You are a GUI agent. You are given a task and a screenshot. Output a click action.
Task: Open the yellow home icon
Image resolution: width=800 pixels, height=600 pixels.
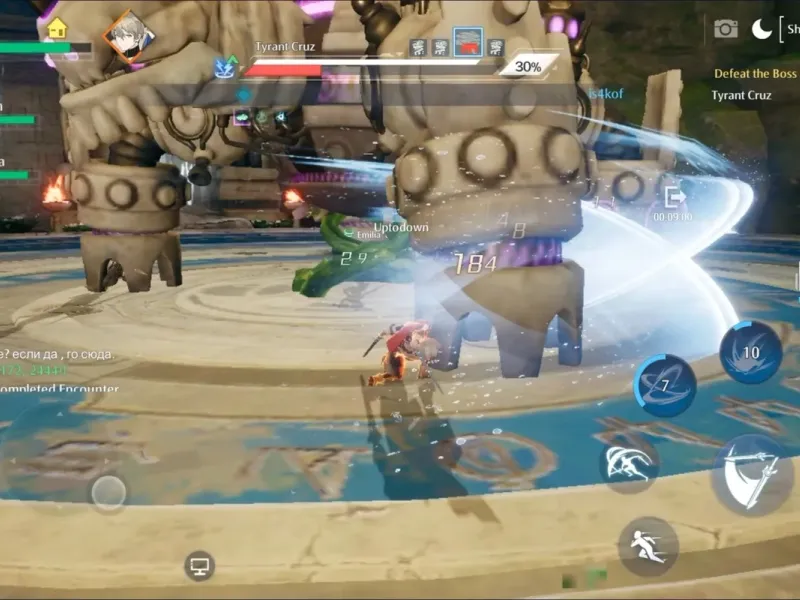coord(57,28)
